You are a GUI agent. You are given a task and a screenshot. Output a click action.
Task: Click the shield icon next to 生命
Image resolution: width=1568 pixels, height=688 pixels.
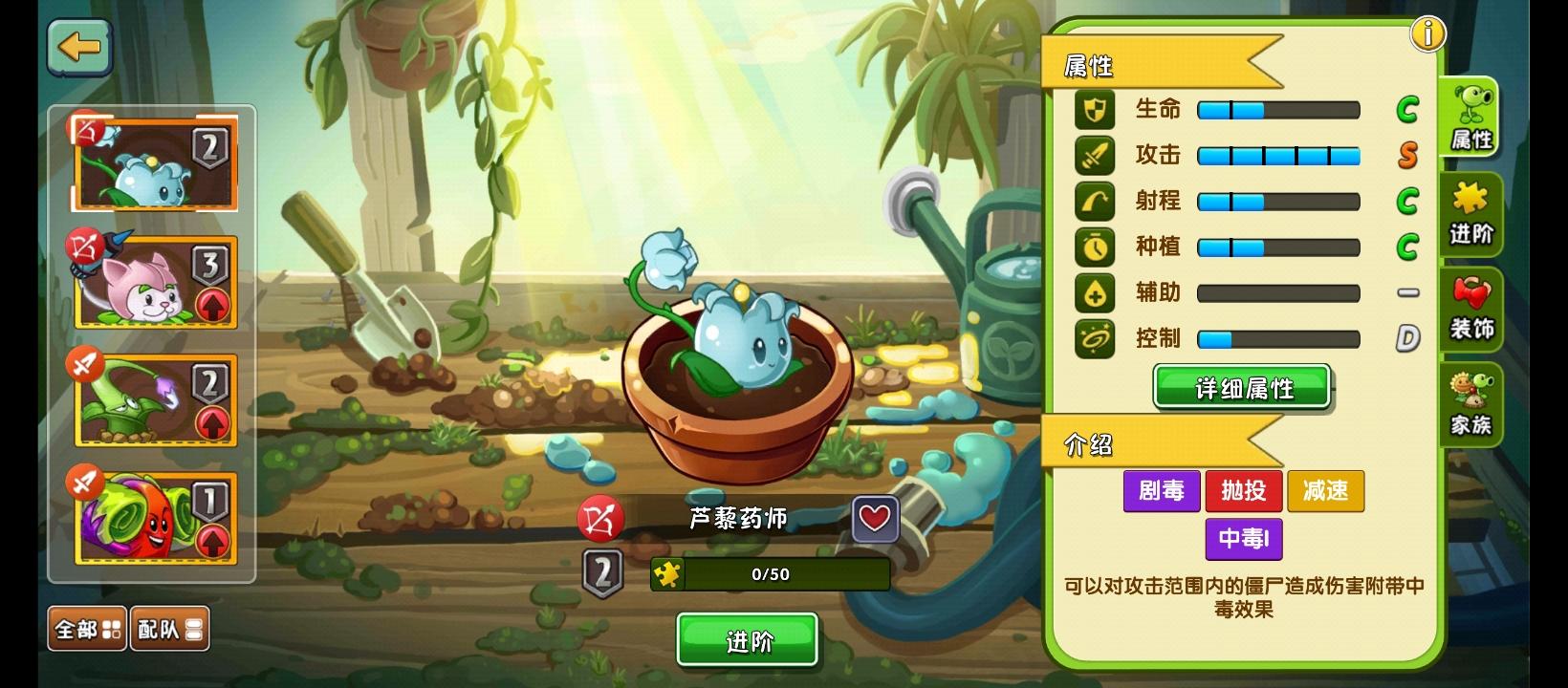click(x=1095, y=110)
